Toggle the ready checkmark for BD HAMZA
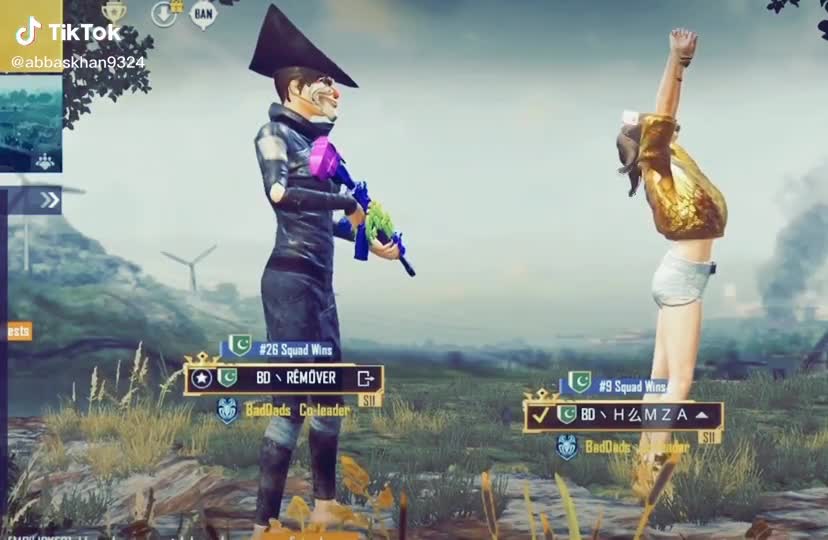 pyautogui.click(x=540, y=414)
